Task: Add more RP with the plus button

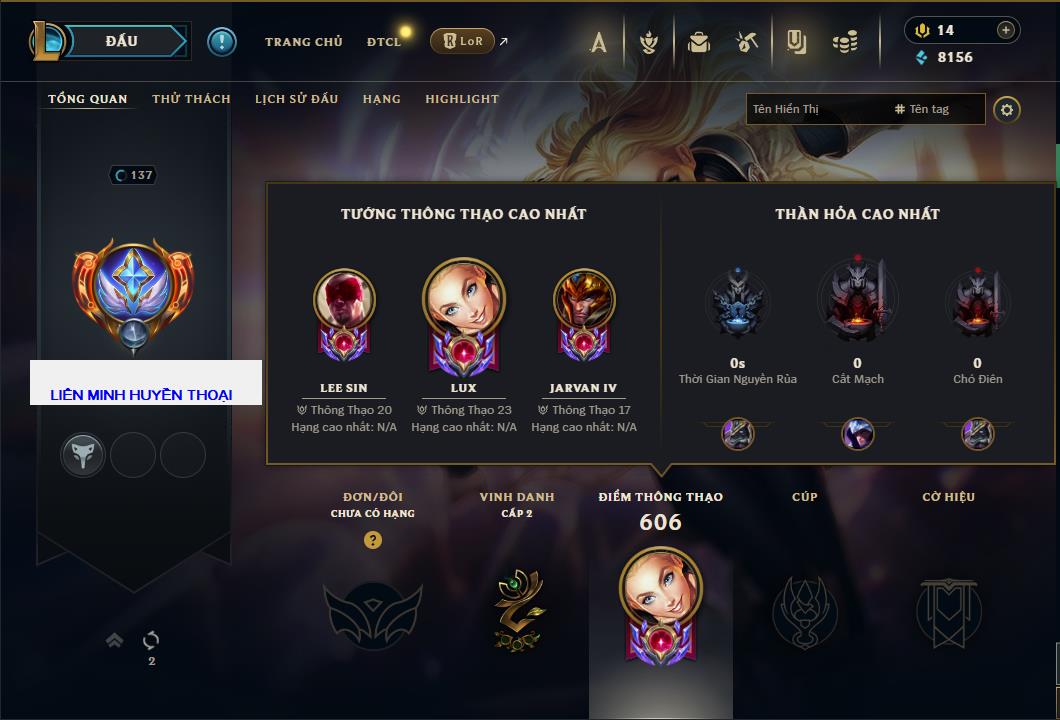Action: (1005, 30)
